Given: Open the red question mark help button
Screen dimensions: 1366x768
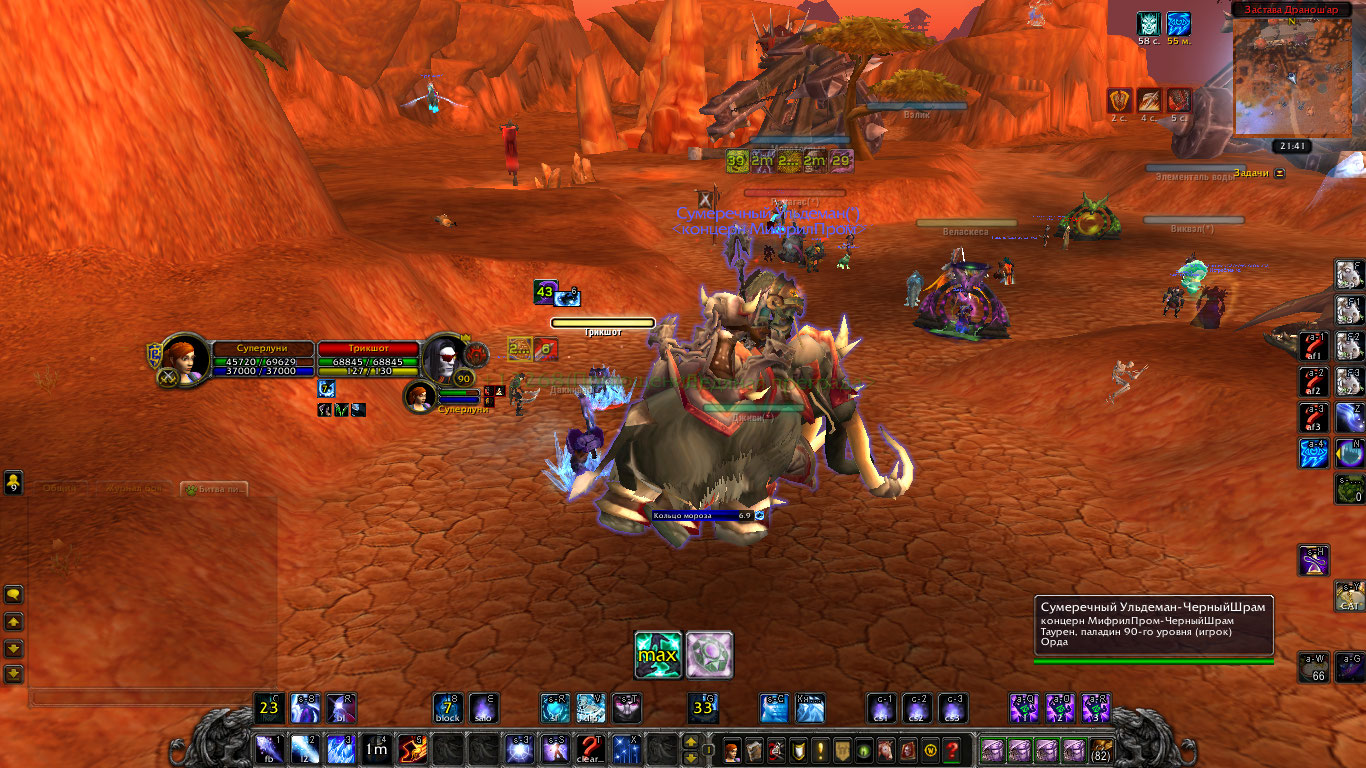Looking at the screenshot, I should (x=952, y=750).
